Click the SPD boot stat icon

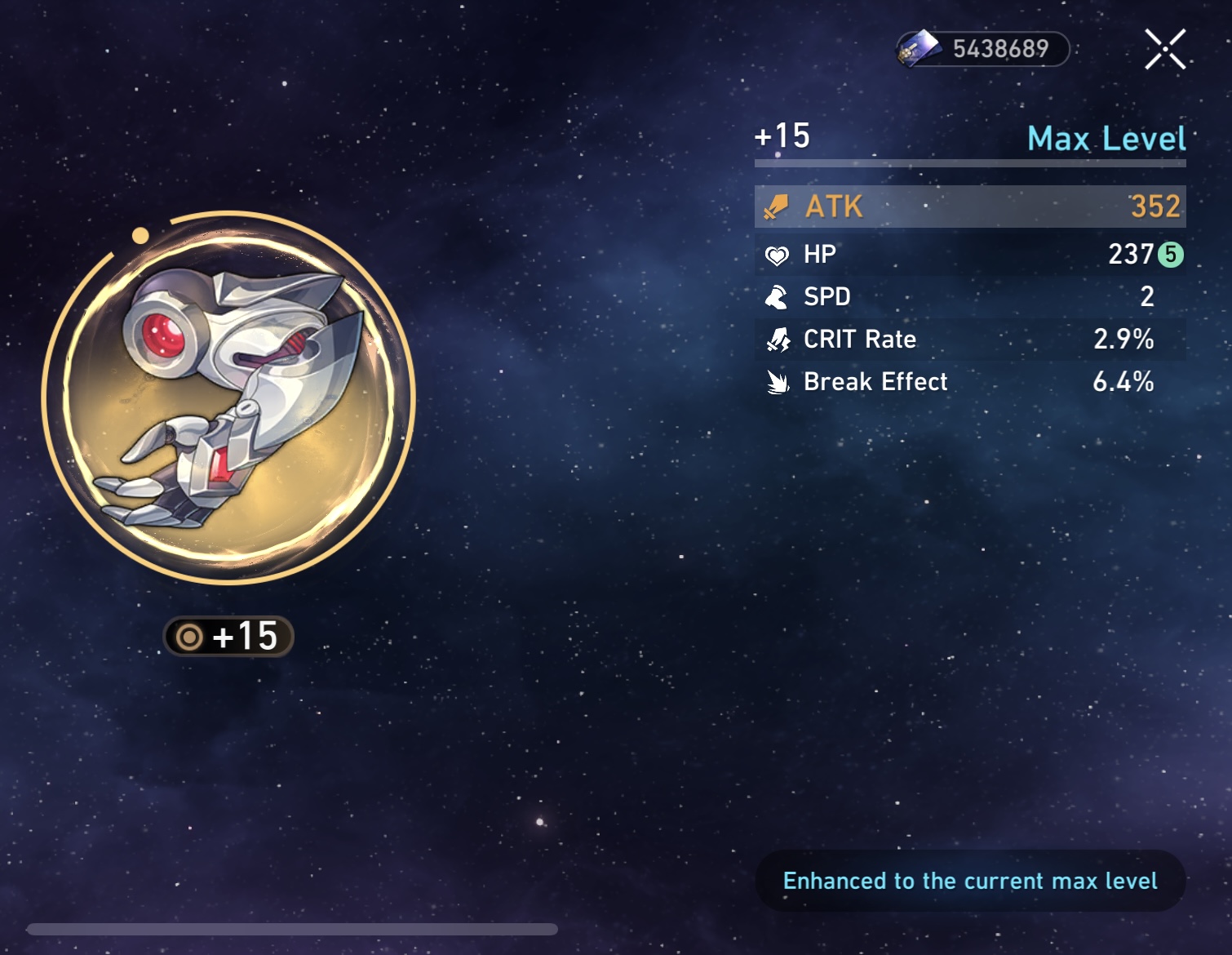(777, 296)
